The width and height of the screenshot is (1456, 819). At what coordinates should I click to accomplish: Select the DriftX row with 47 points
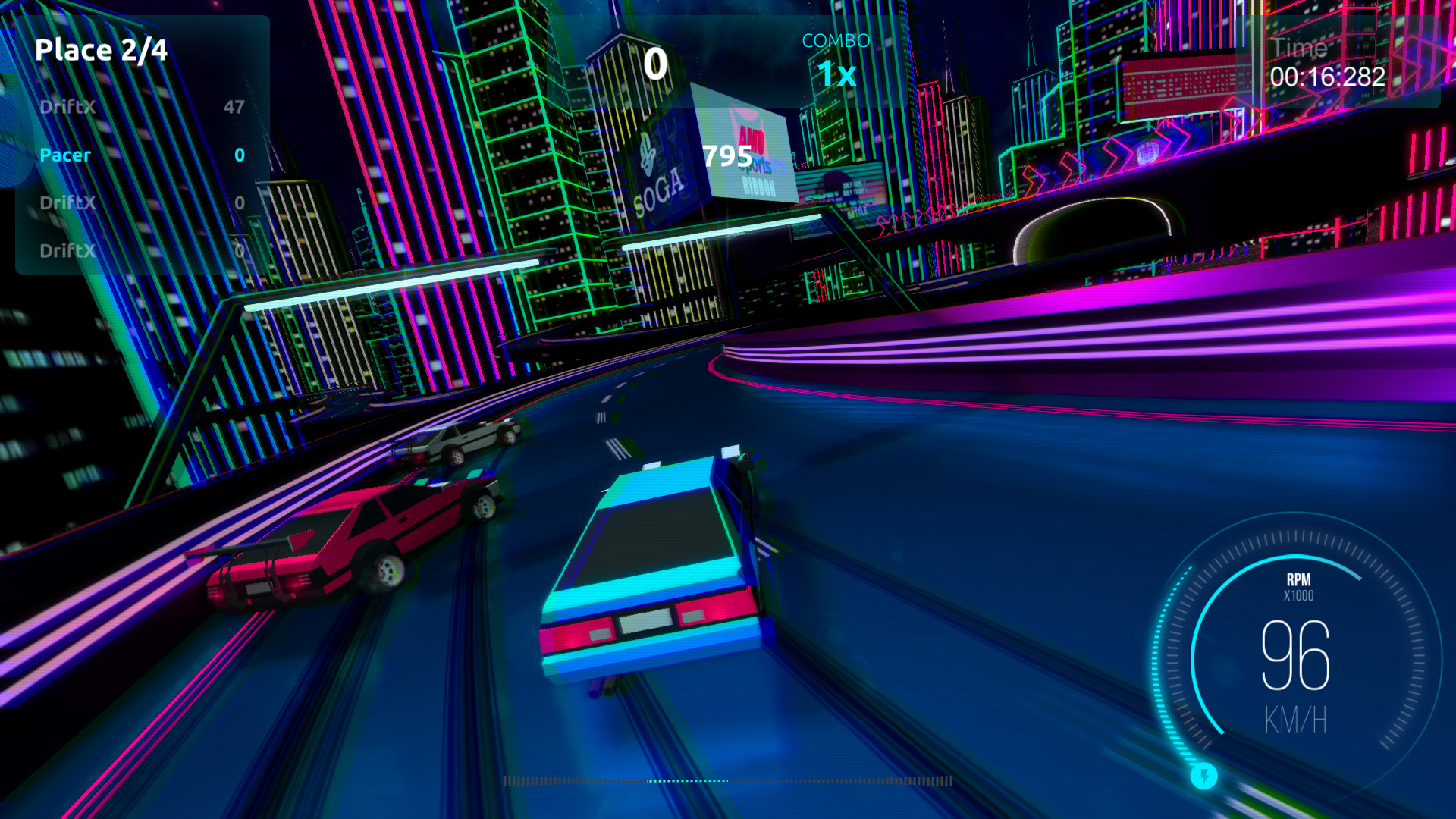coord(142,107)
